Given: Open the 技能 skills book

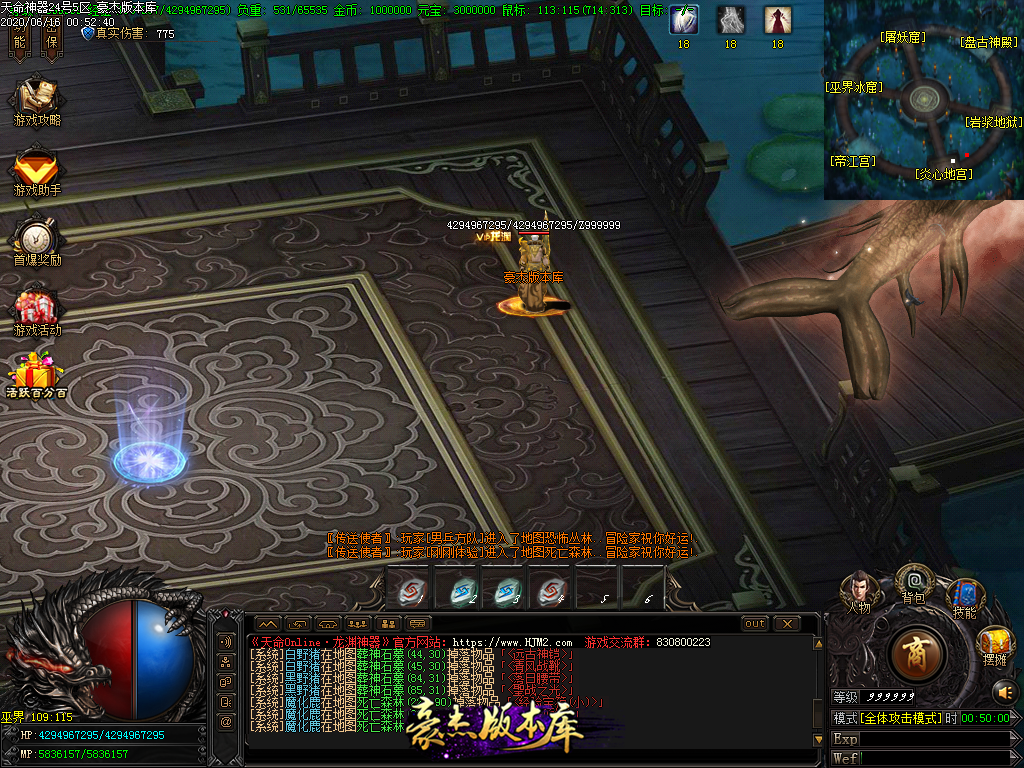Looking at the screenshot, I should coord(964,596).
